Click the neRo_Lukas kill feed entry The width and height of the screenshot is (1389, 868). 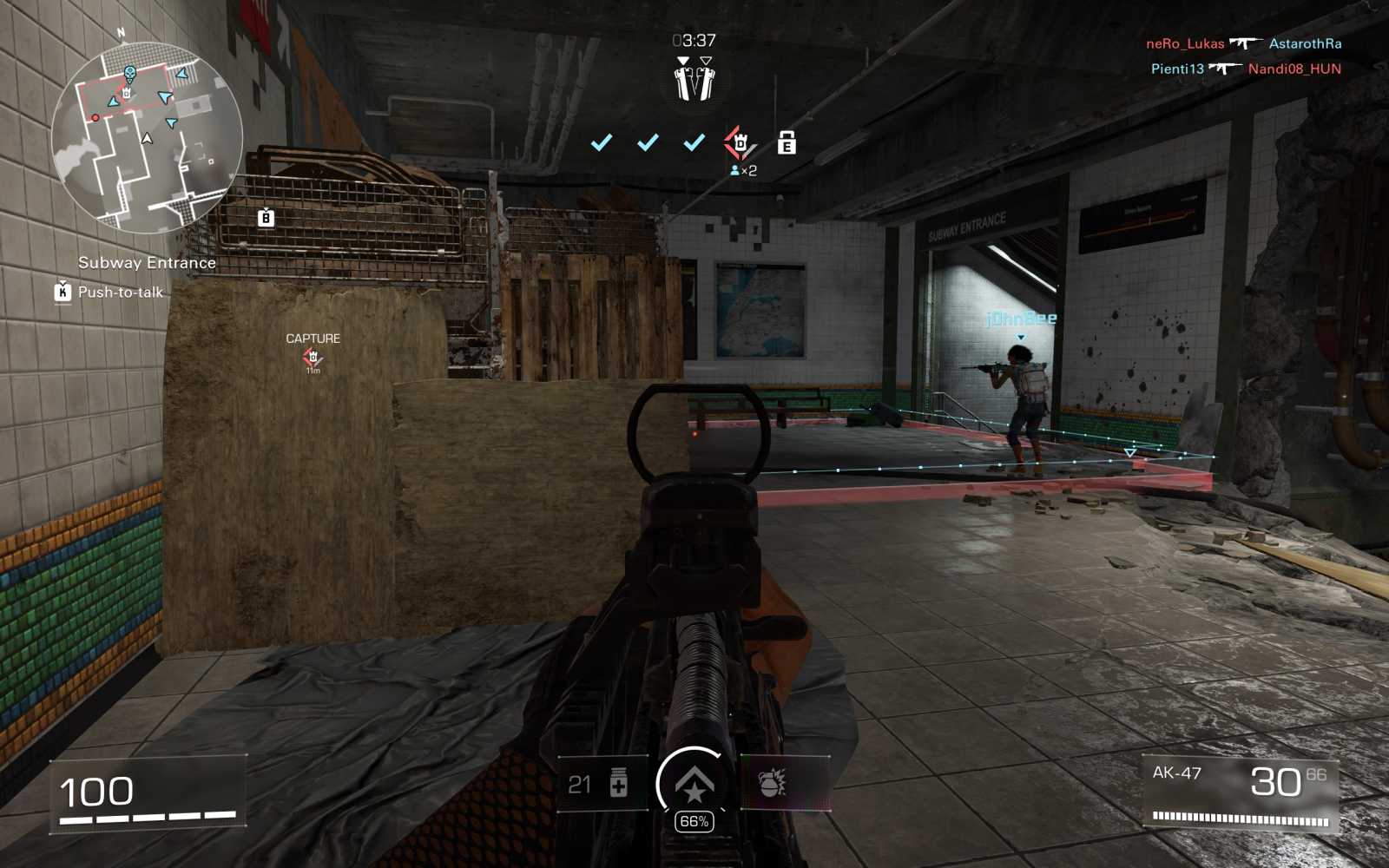click(x=1185, y=43)
